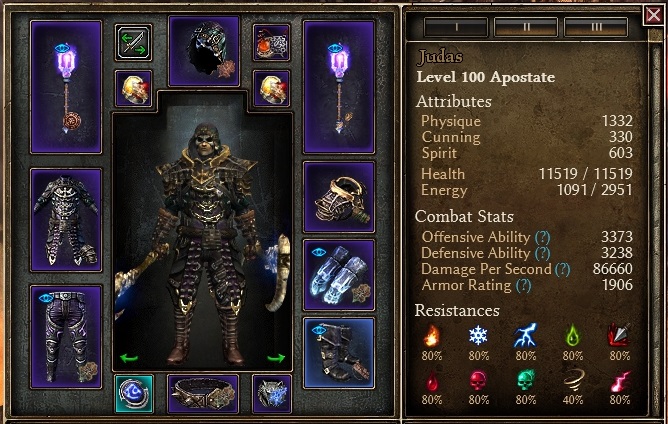Select the blue swirl relic slot
The height and width of the screenshot is (424, 668).
point(134,394)
